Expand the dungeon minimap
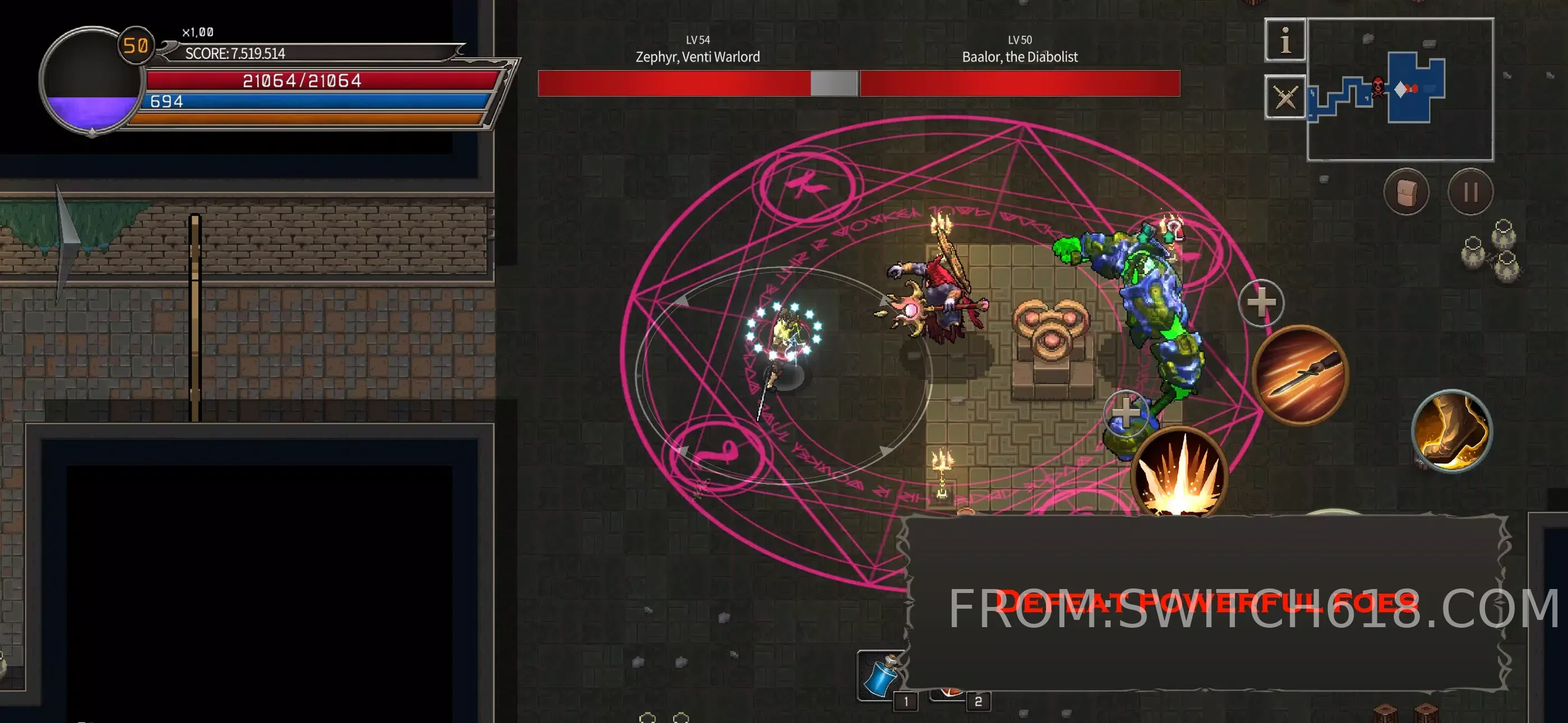1568x723 pixels. coord(1400,90)
